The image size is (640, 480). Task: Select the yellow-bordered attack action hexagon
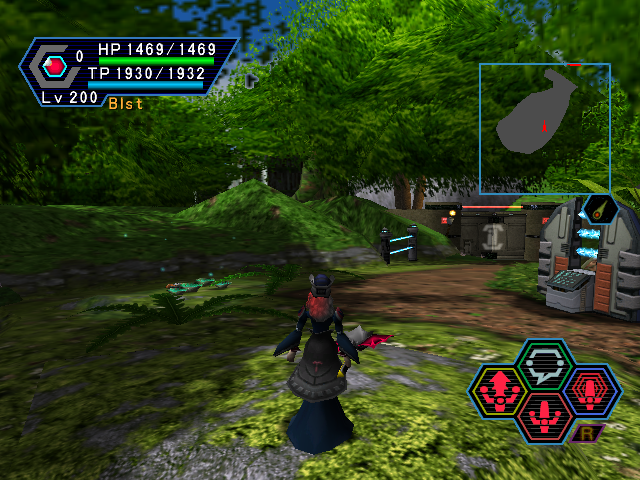(x=499, y=391)
